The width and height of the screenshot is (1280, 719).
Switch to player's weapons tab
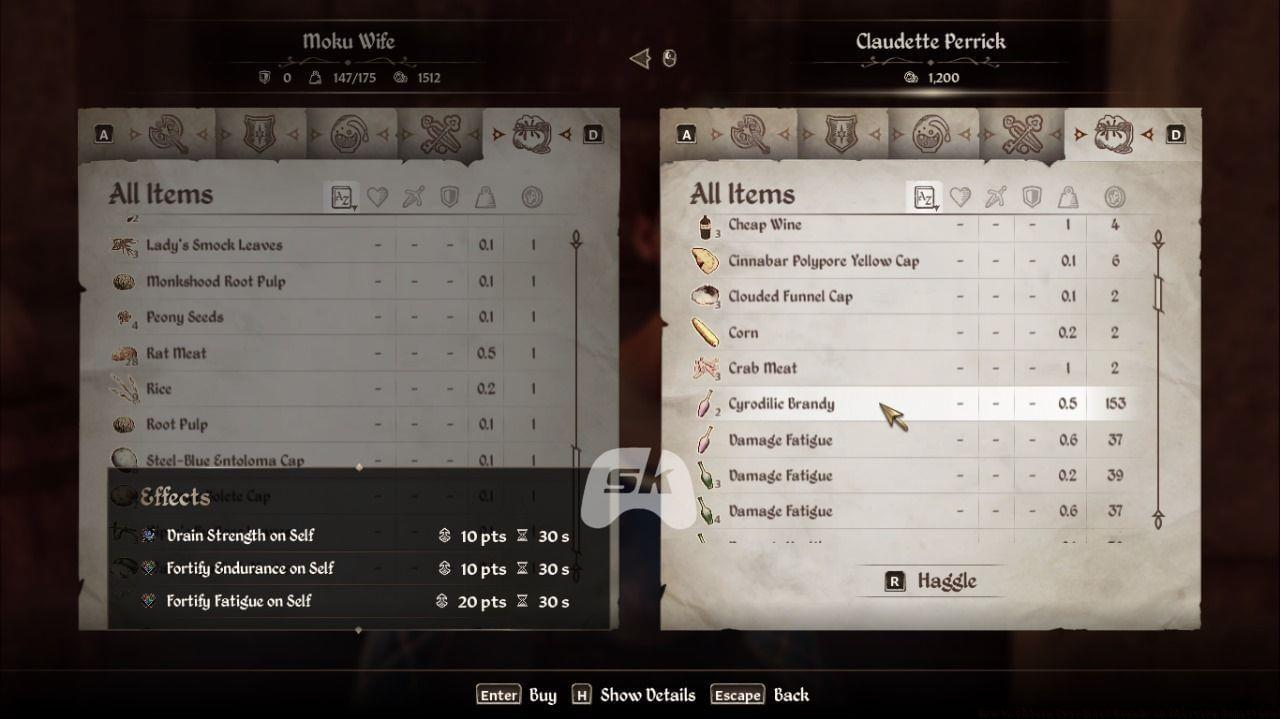(168, 134)
